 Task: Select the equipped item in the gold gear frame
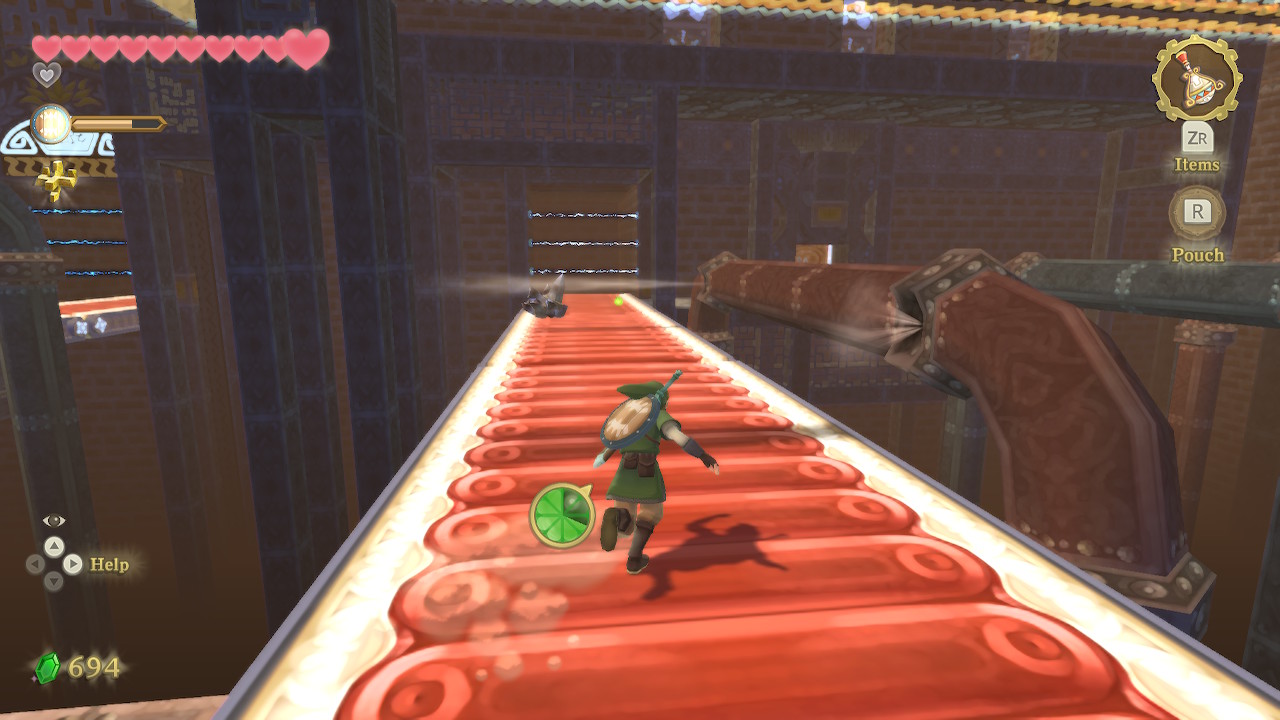pyautogui.click(x=1197, y=77)
